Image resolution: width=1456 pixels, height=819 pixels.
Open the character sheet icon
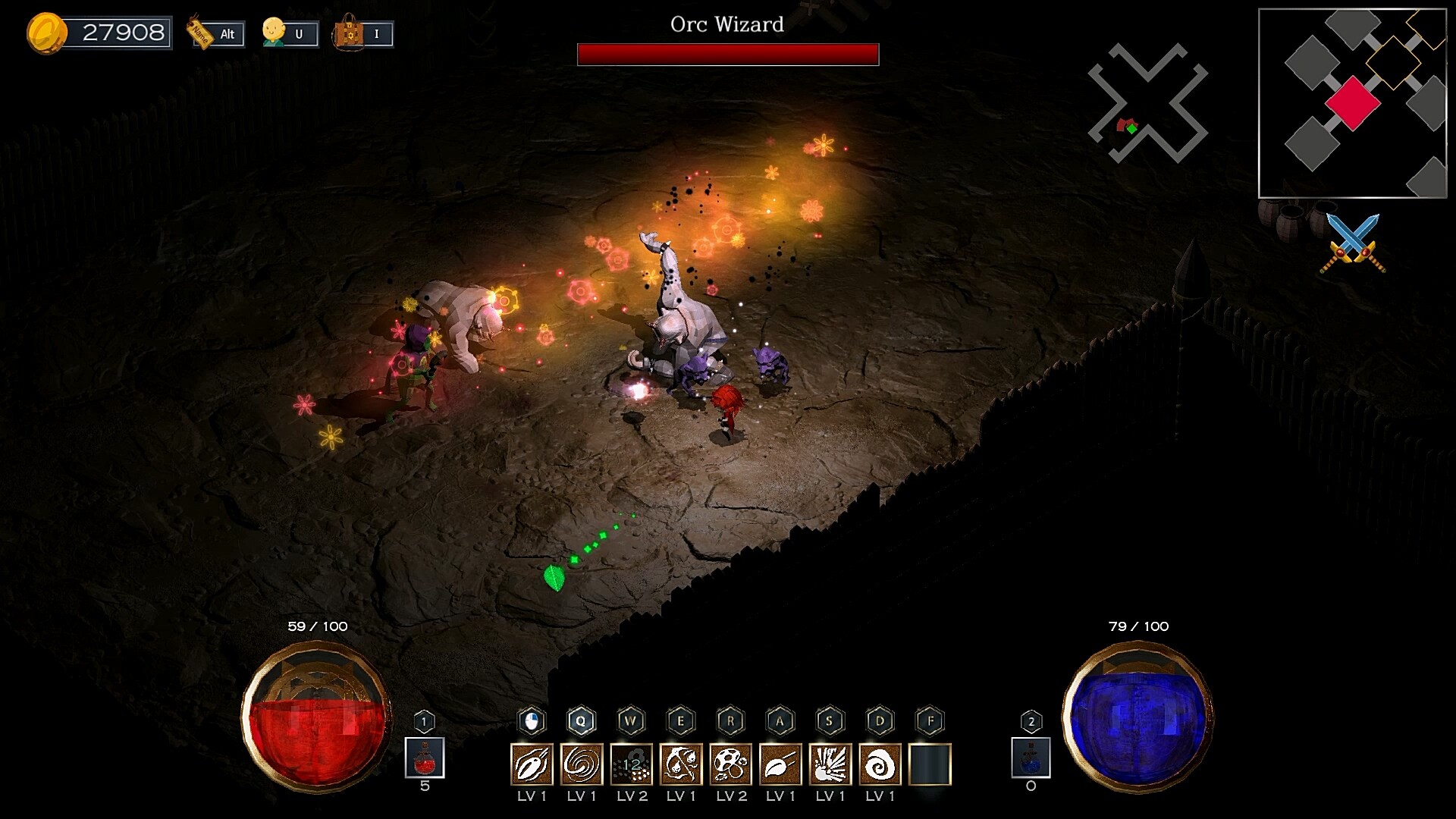[x=289, y=33]
